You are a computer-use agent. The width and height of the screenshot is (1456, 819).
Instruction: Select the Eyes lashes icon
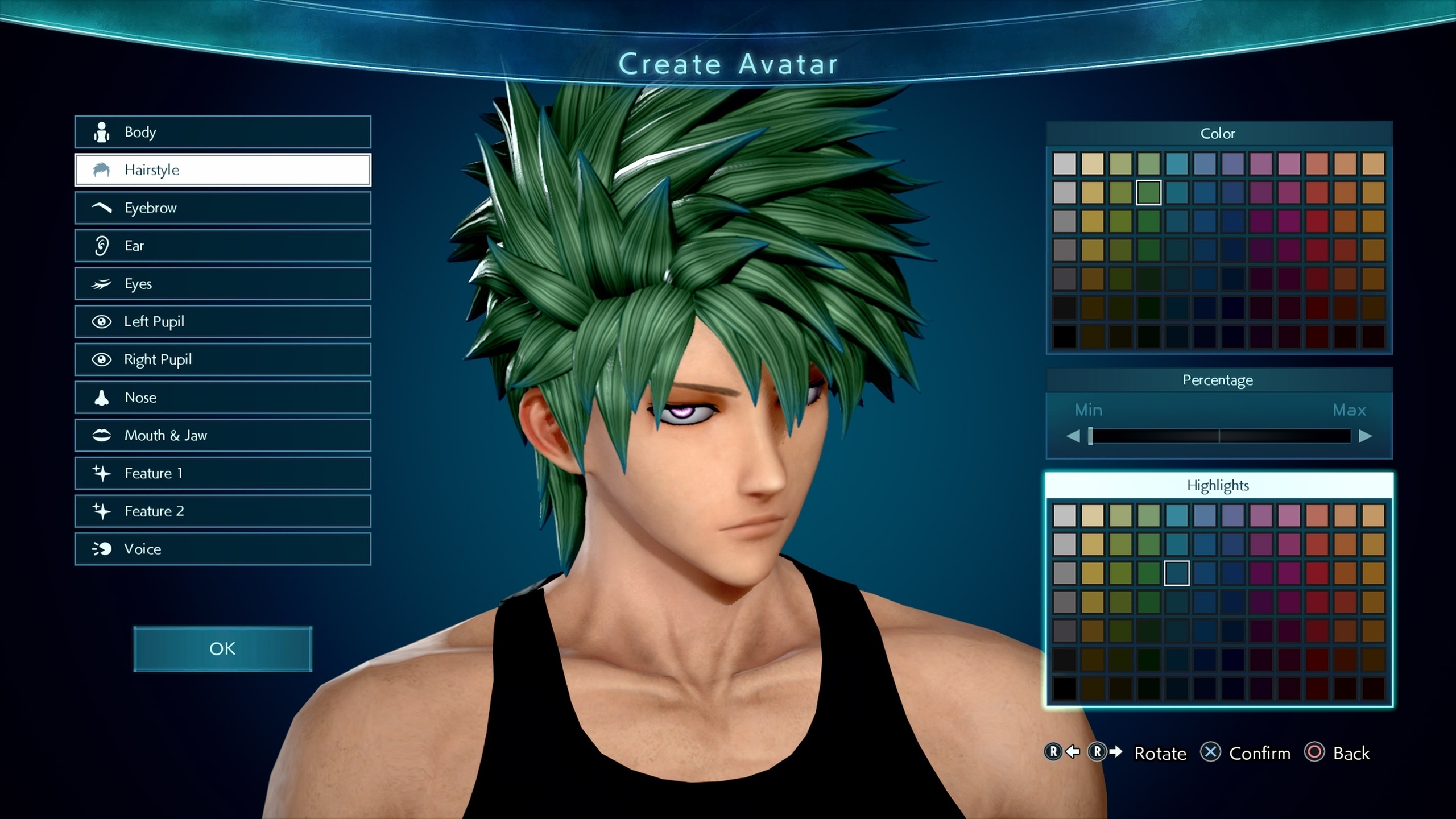pos(101,283)
